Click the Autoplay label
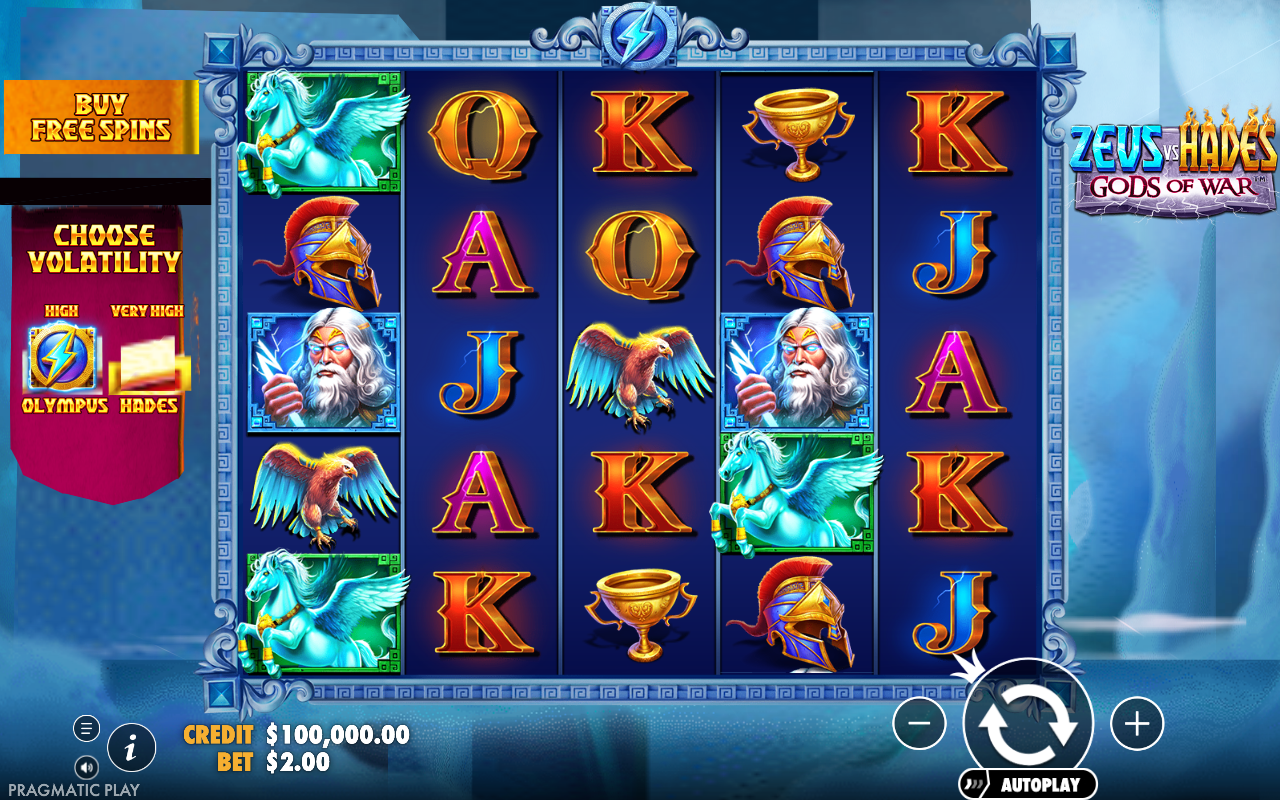This screenshot has height=800, width=1280. [x=1029, y=785]
